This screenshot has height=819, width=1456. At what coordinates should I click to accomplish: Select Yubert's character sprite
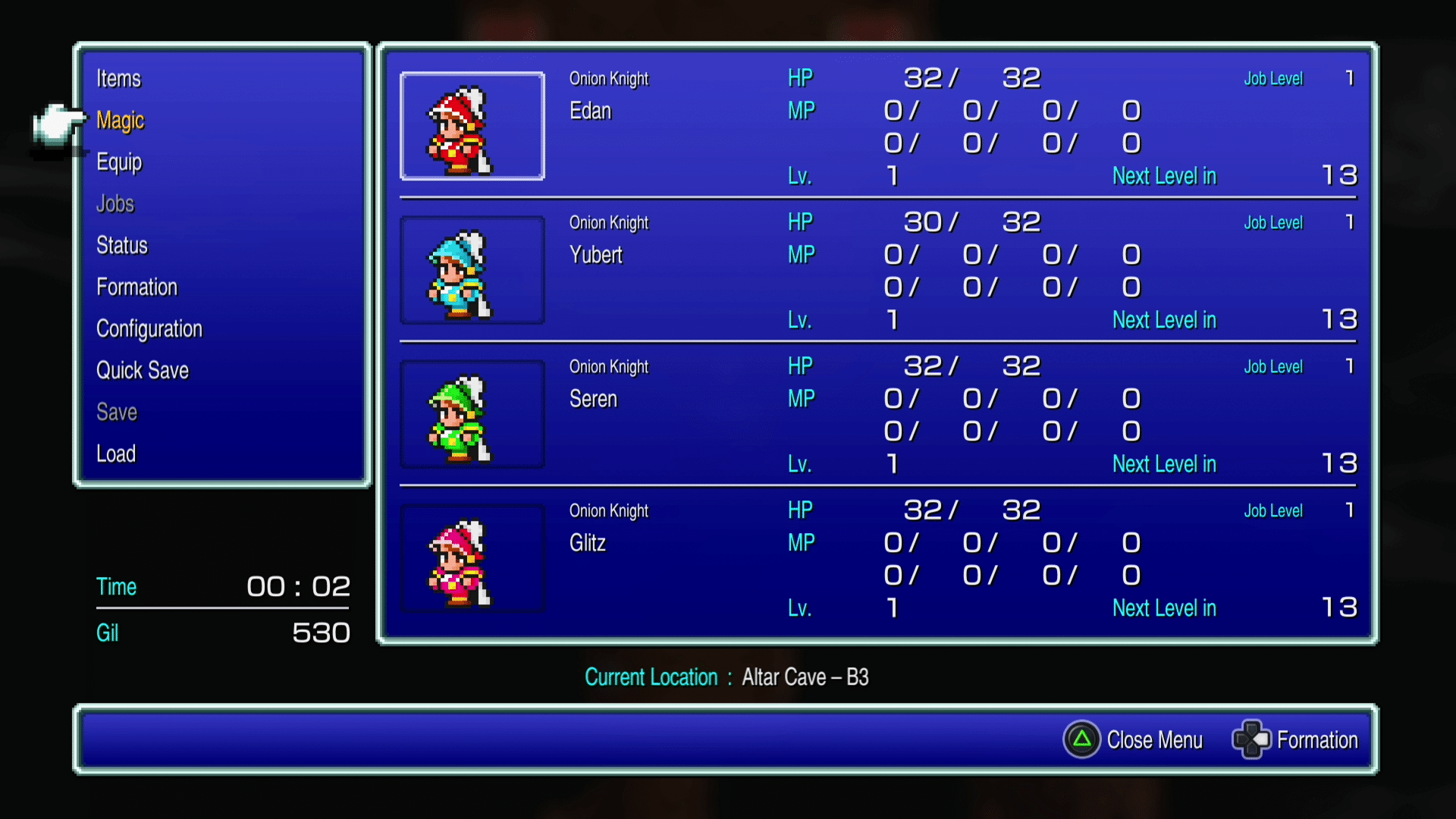point(472,270)
